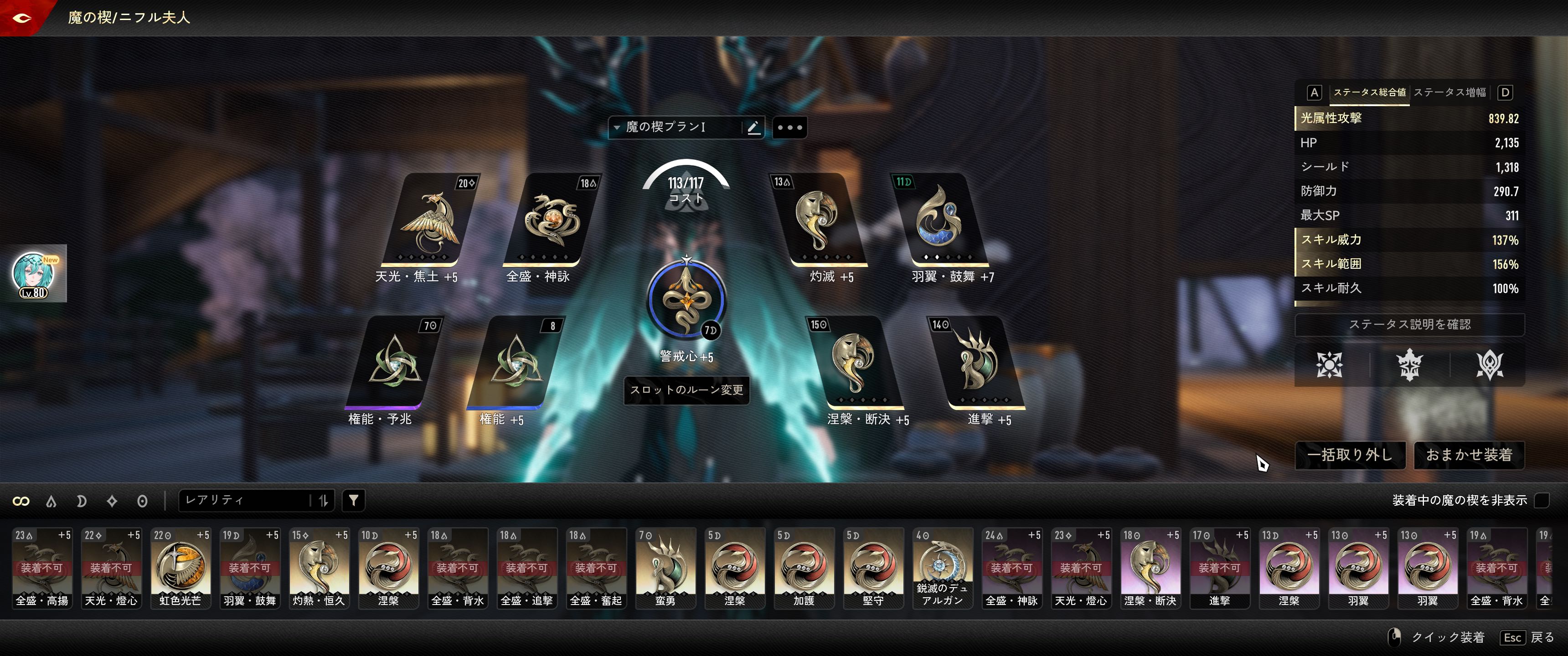Viewport: 1568px width, 656px height.
Task: Pick the 虹色光芒 wedge from inventory
Action: (180, 568)
